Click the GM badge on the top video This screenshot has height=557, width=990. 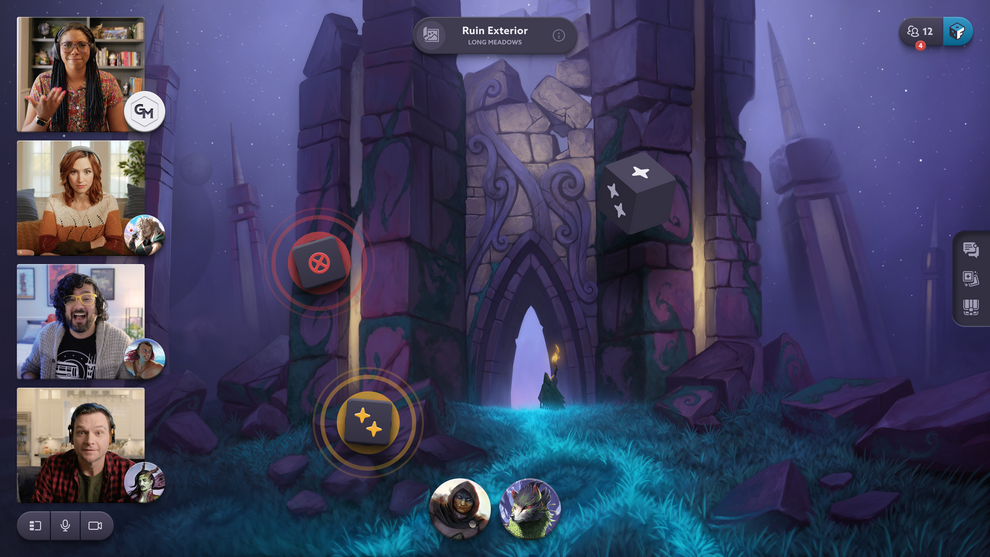(144, 112)
